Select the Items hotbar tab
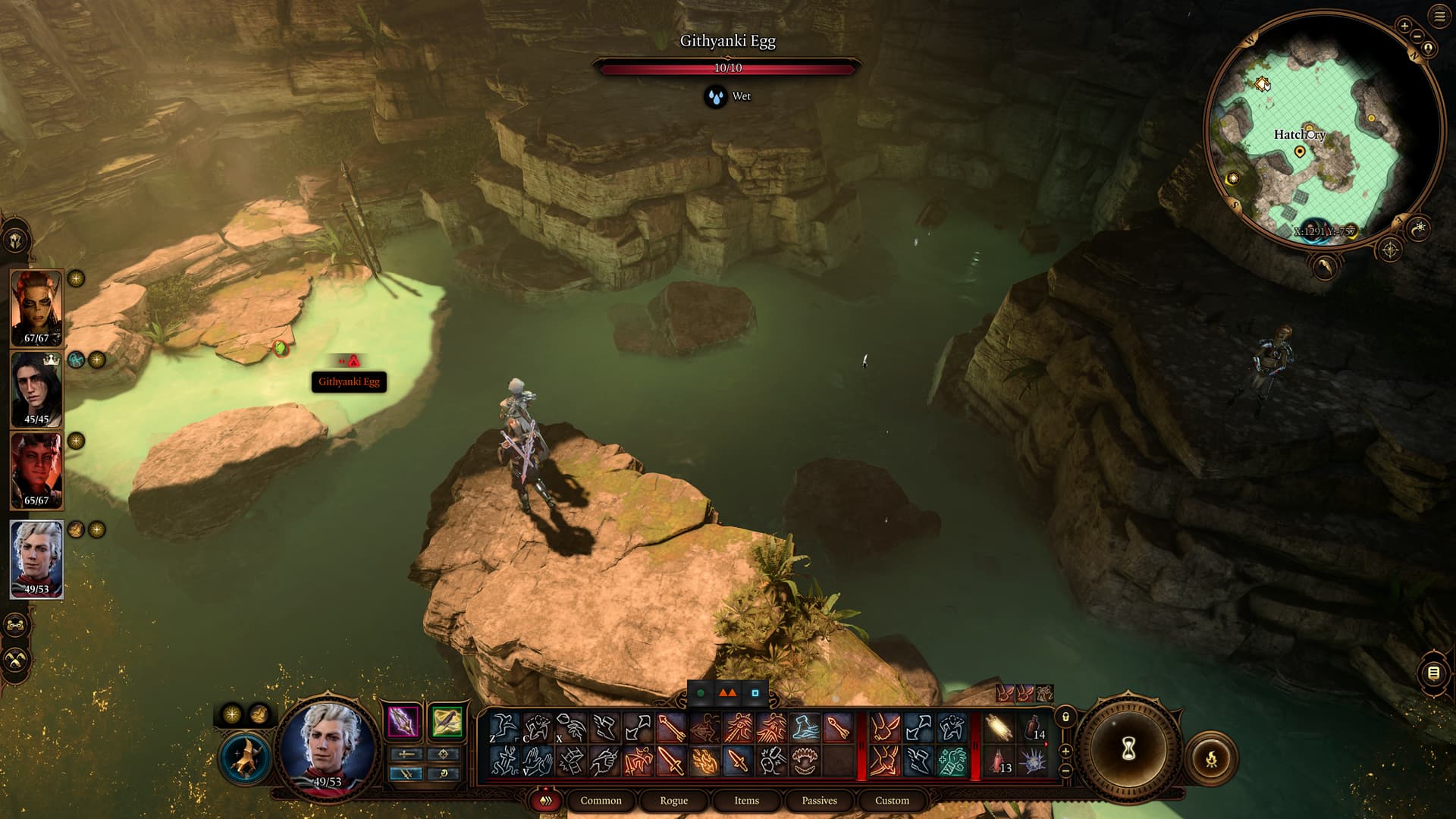The height and width of the screenshot is (819, 1456). (x=746, y=800)
